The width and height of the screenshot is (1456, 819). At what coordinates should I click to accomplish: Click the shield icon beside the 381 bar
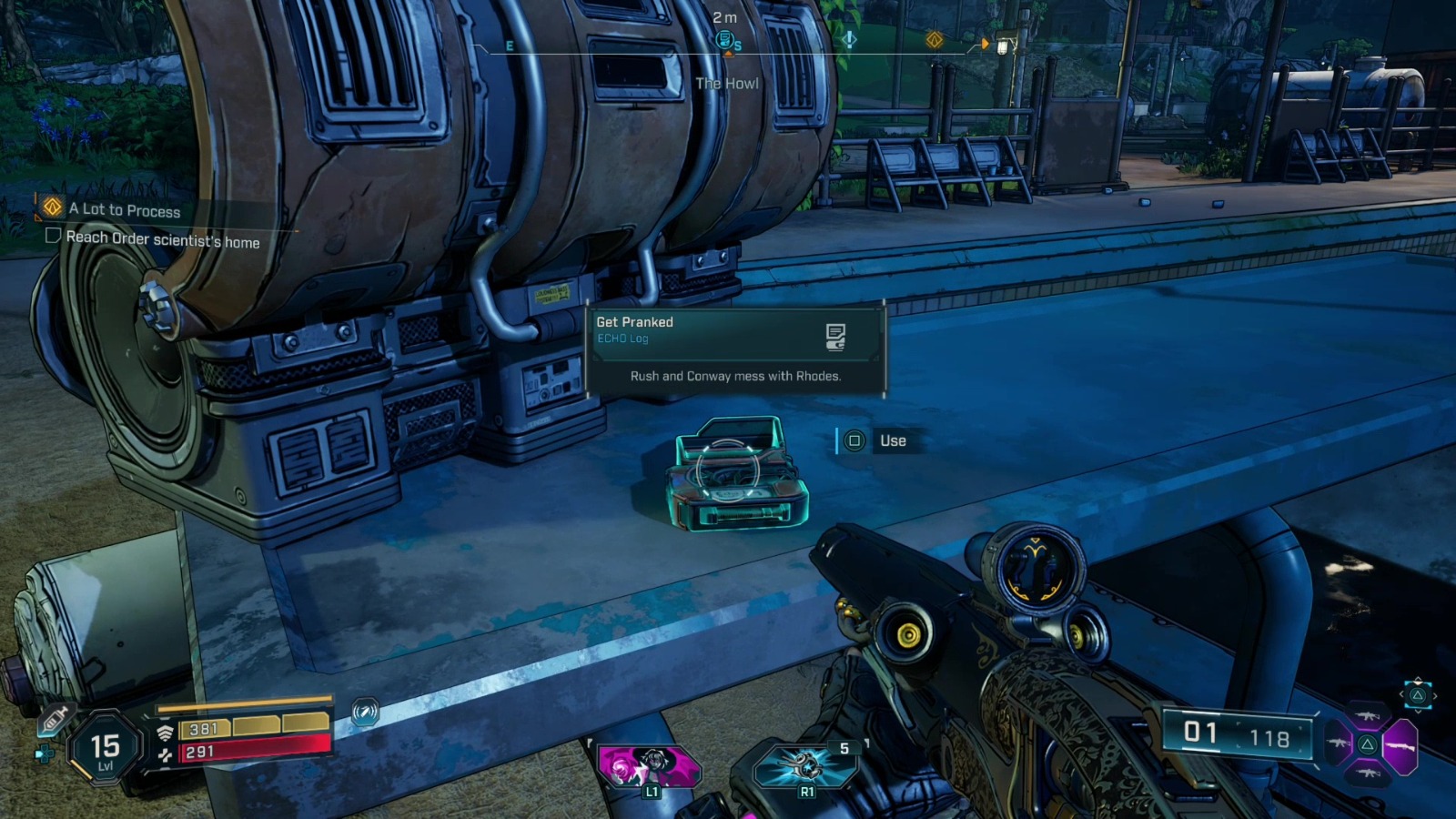164,733
